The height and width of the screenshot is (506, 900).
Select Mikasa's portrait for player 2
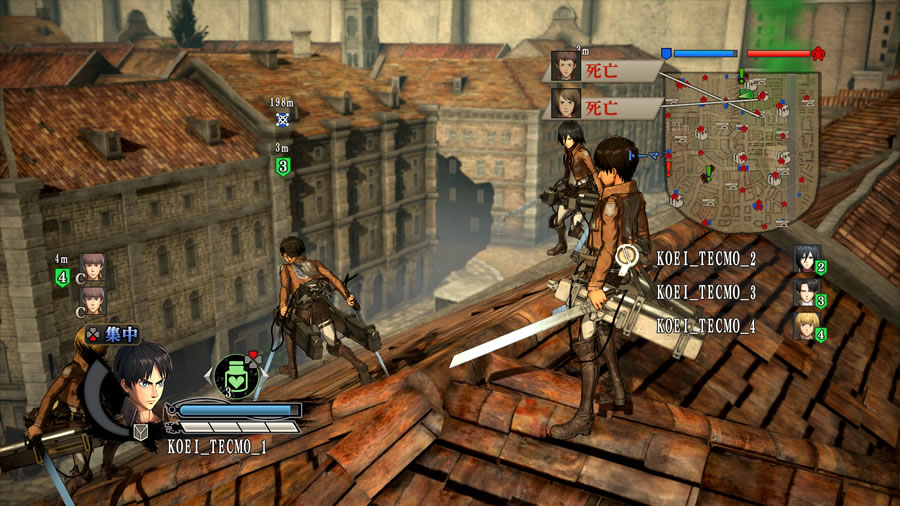(x=807, y=261)
